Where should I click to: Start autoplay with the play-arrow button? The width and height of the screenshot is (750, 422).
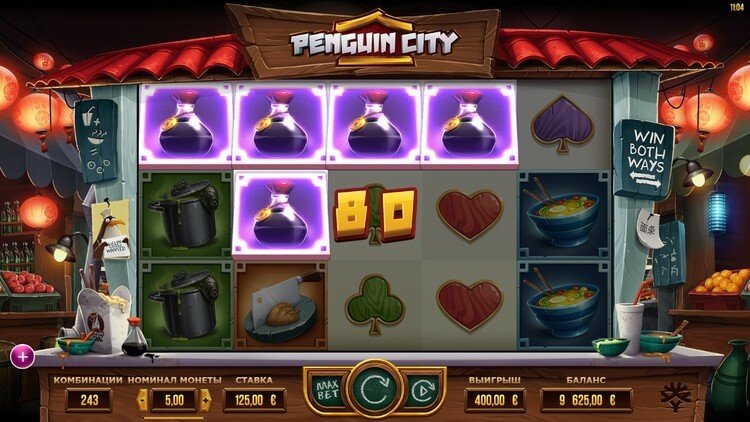point(422,387)
